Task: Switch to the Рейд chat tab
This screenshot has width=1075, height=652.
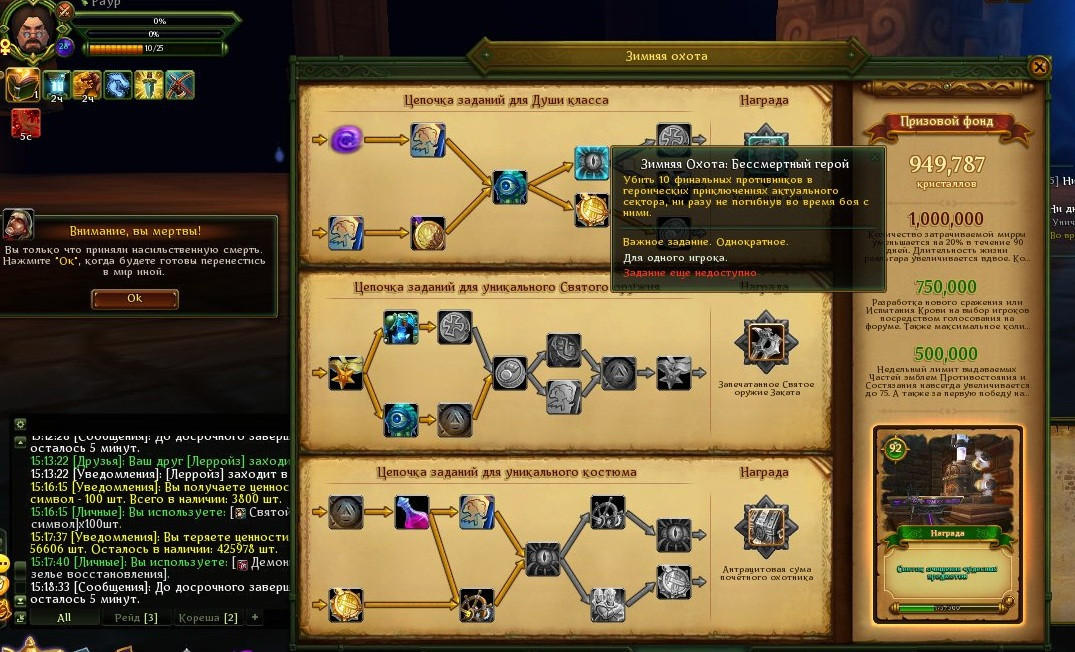Action: [136, 618]
